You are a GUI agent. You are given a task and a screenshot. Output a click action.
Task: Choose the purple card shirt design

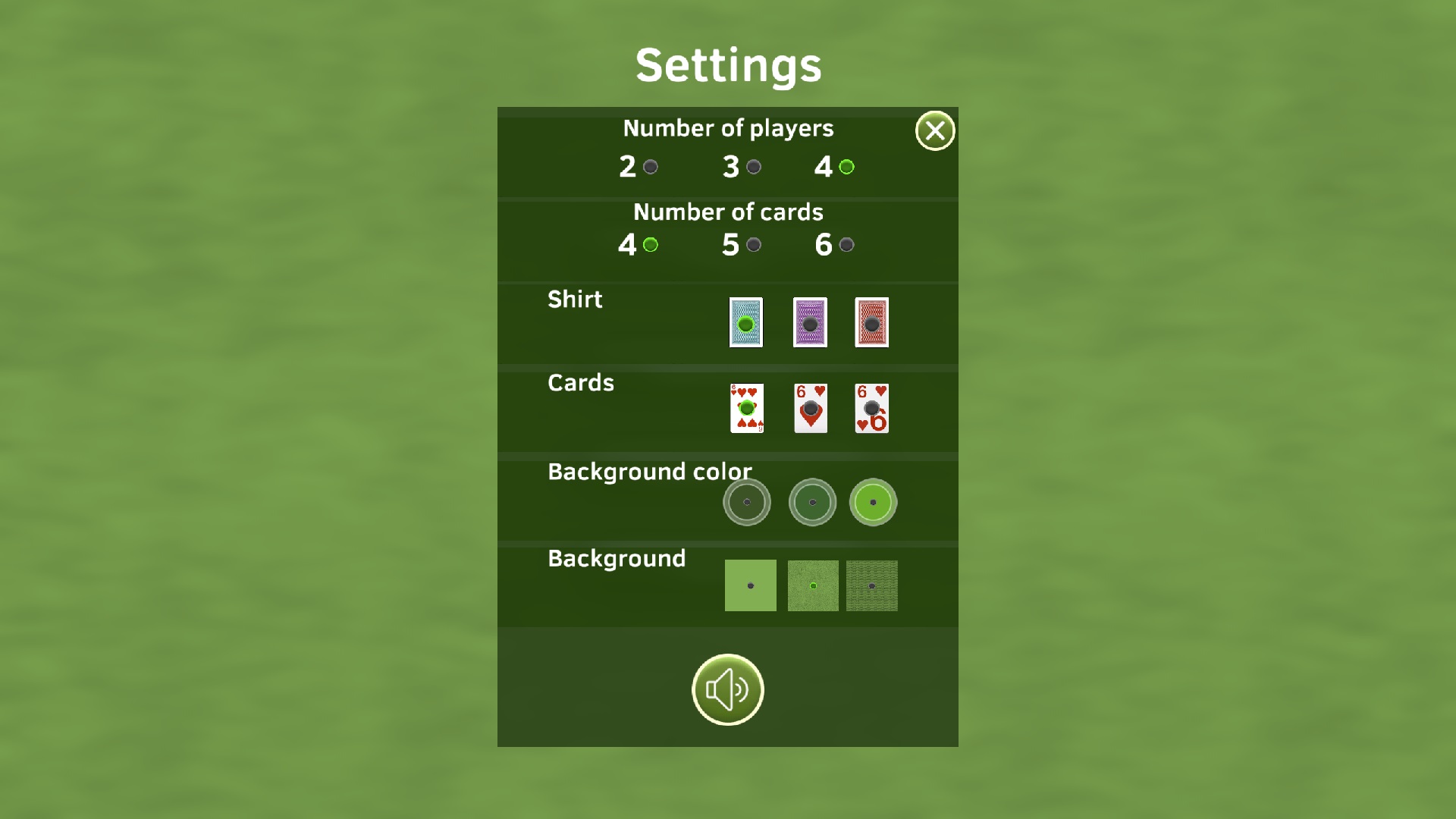tap(808, 323)
